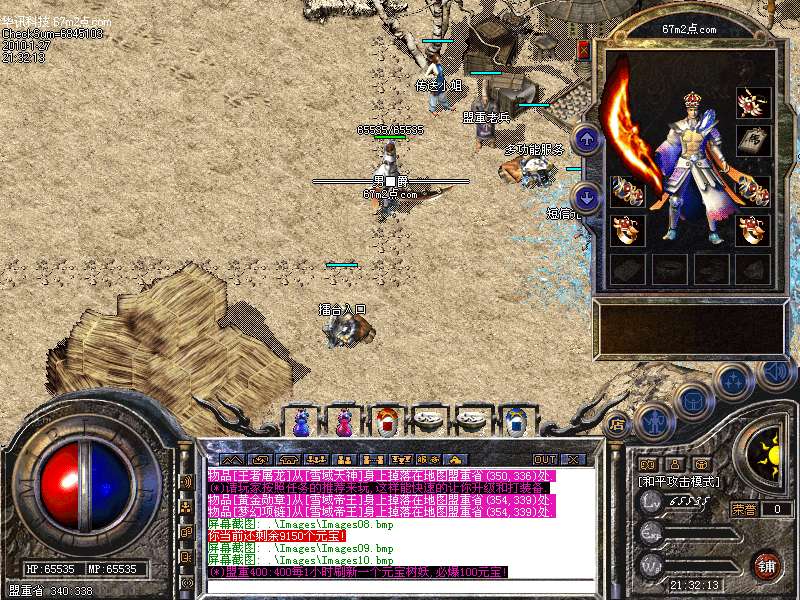Click the OUT button on chat bar

point(544,459)
